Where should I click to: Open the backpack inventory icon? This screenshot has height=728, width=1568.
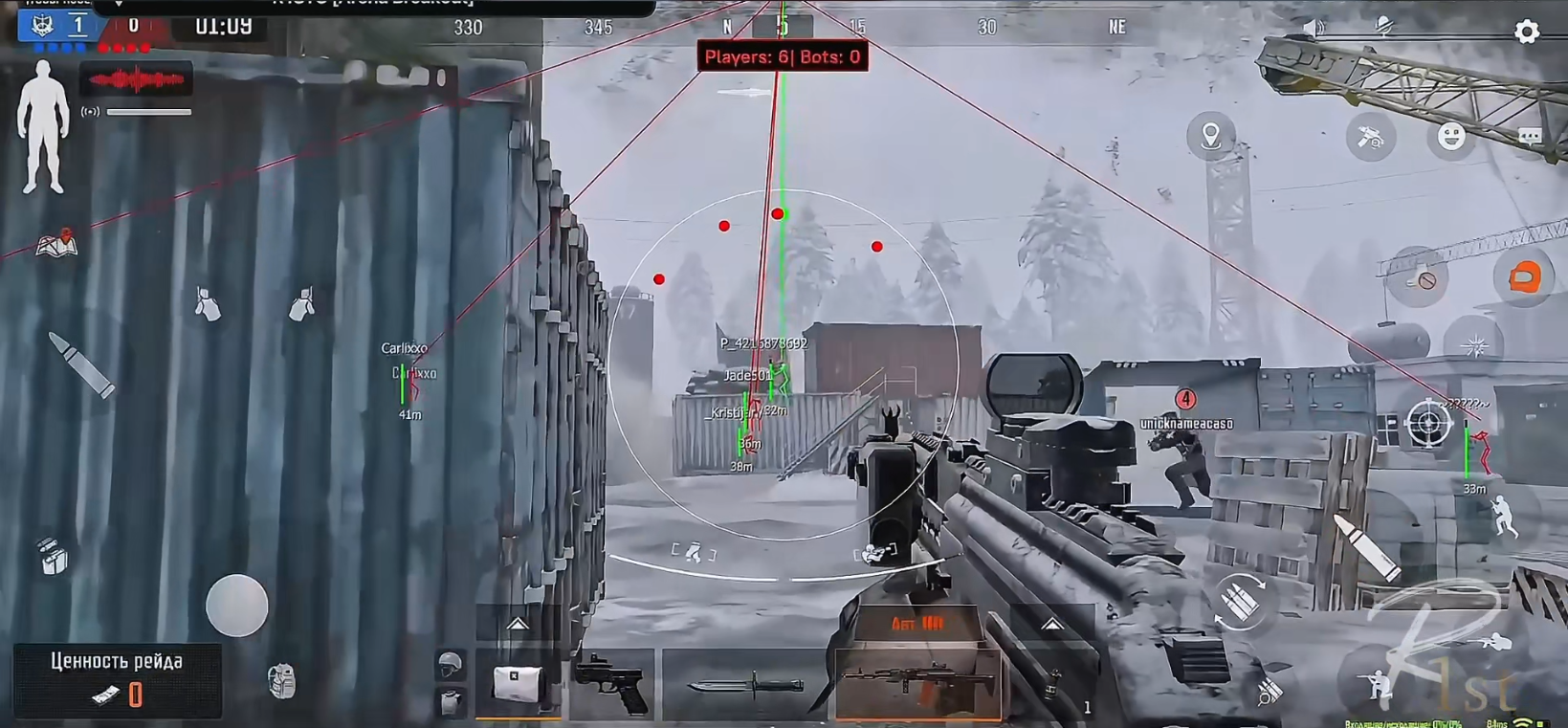tap(281, 681)
